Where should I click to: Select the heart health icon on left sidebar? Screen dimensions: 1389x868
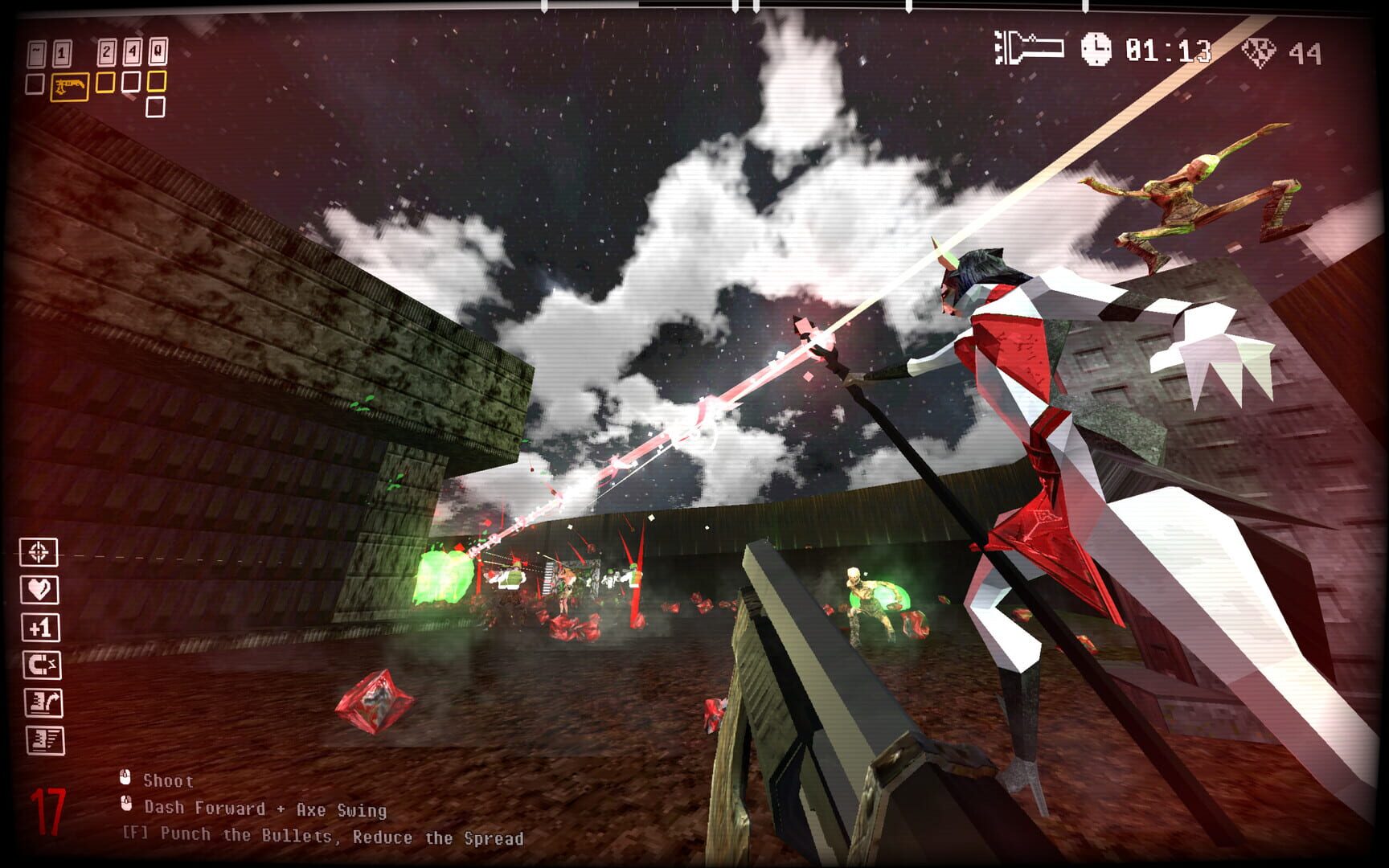coord(39,589)
